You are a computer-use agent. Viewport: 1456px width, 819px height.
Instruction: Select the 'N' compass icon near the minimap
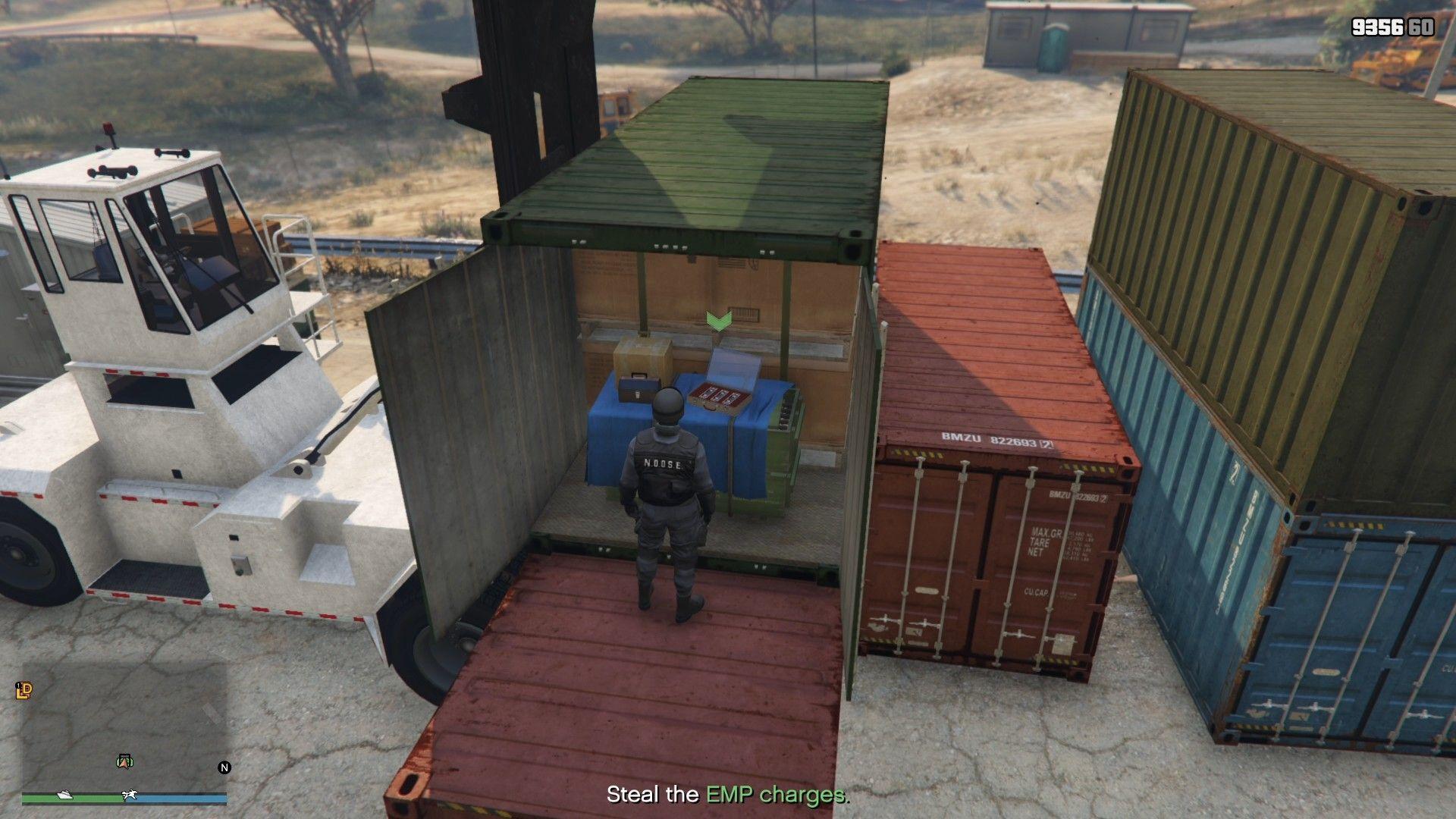[x=224, y=767]
